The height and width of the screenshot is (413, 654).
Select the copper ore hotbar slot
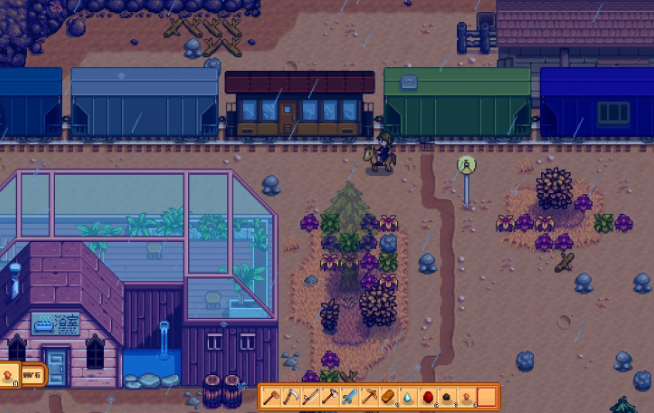coord(466,397)
